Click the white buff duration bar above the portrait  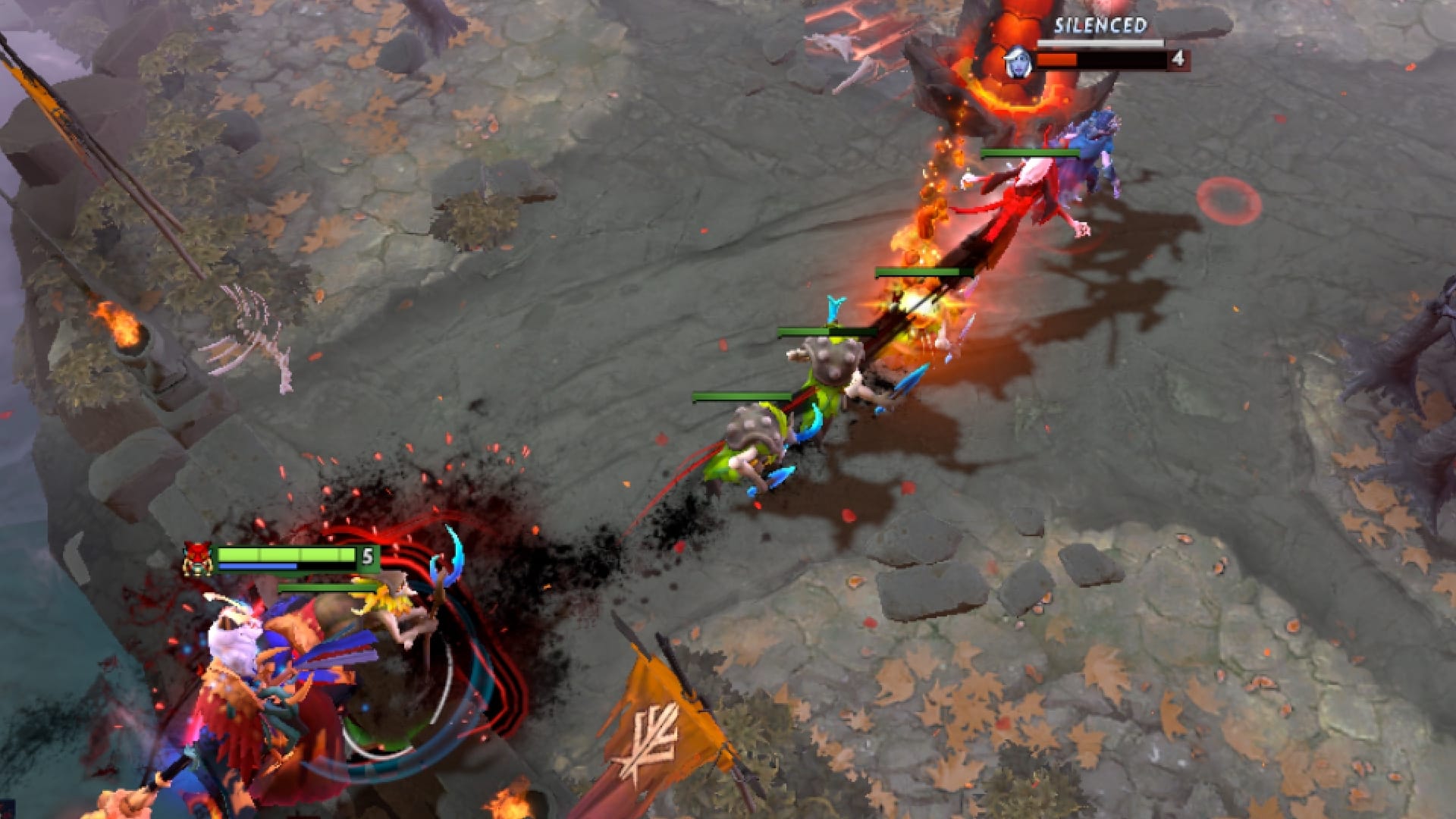point(1099,42)
